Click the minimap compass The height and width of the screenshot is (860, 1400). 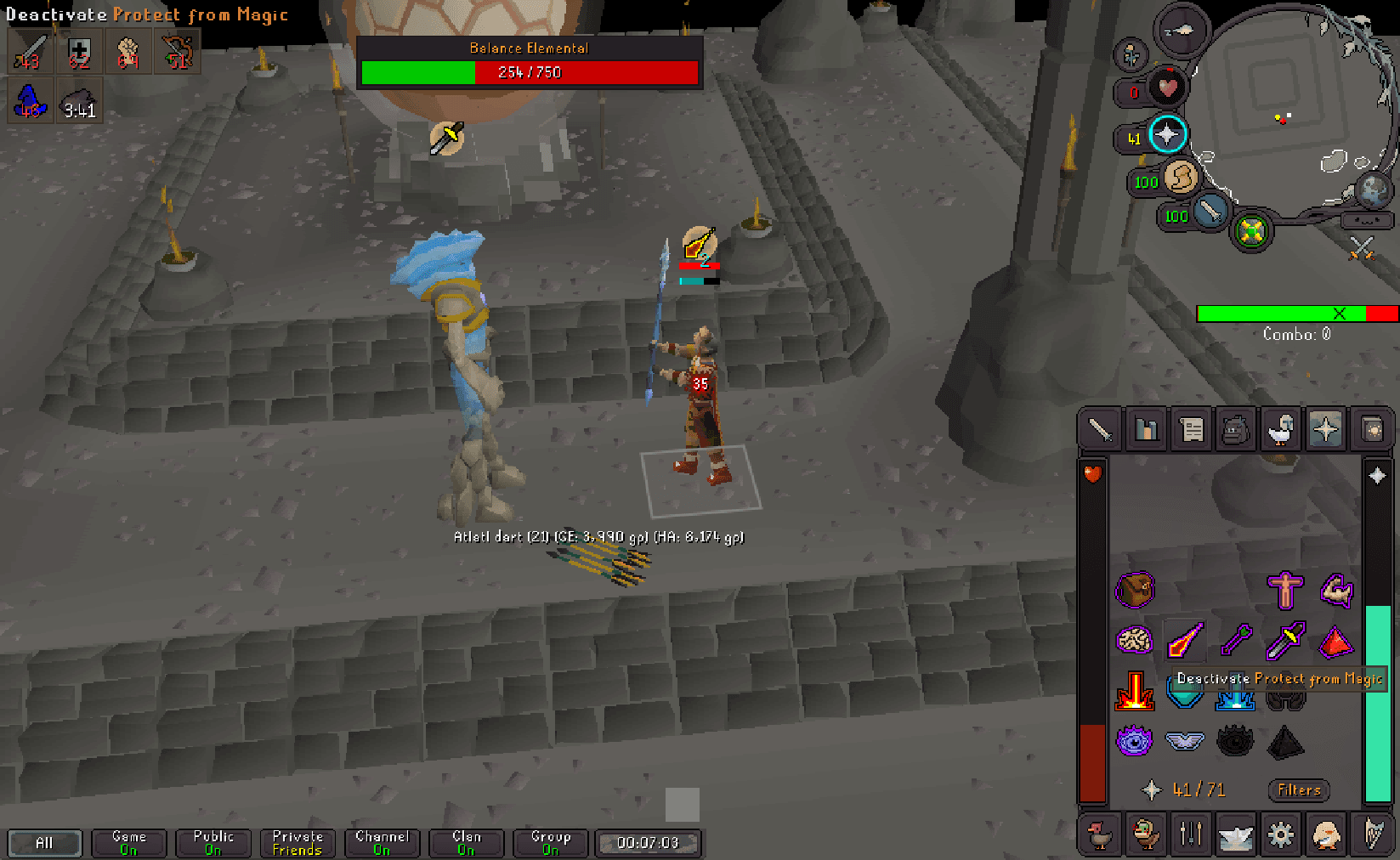1182,30
